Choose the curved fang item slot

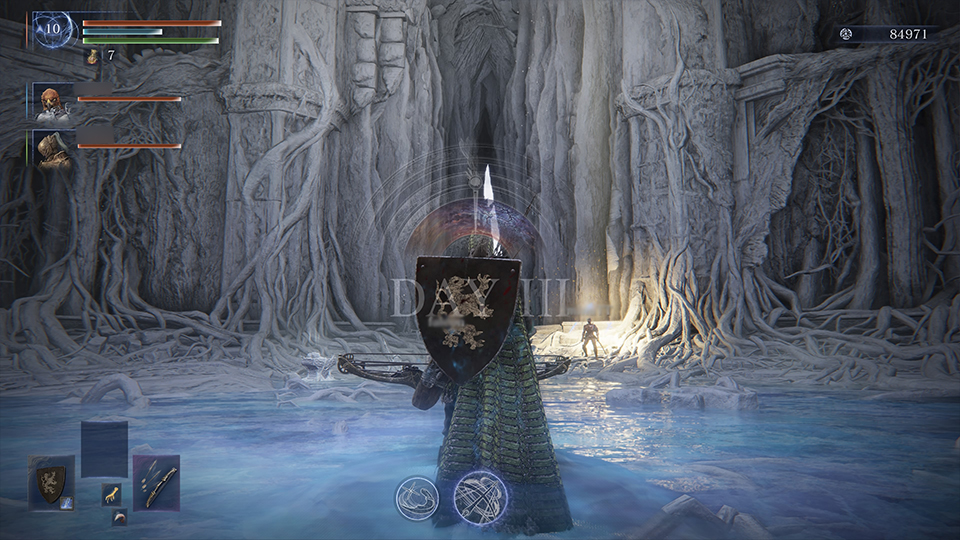(x=119, y=516)
